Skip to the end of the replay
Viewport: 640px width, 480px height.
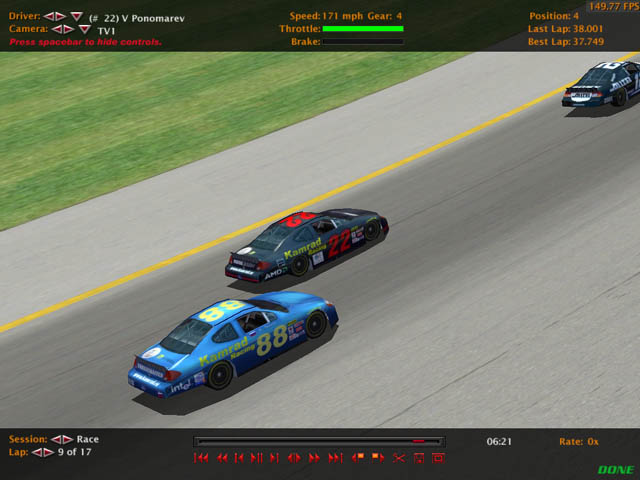[333, 458]
